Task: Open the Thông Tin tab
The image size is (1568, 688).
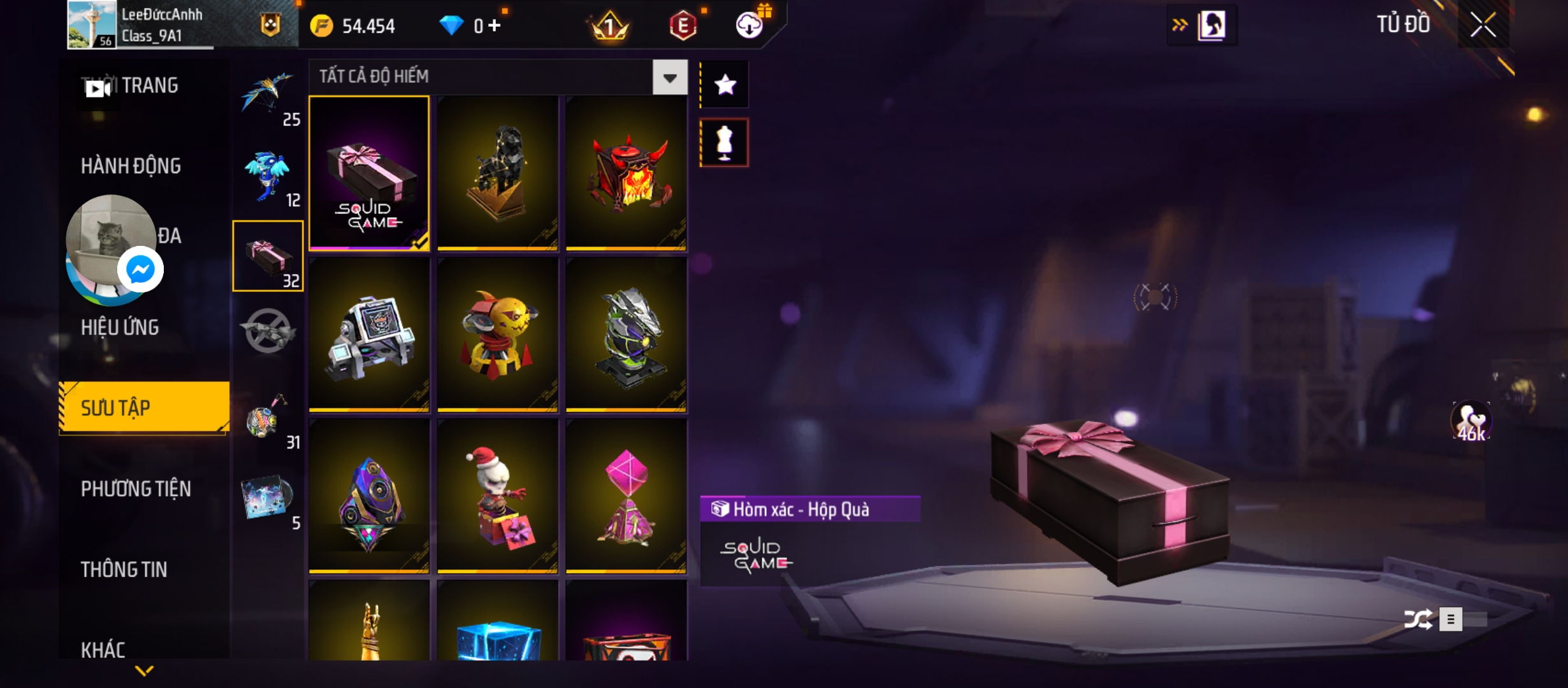Action: tap(124, 570)
